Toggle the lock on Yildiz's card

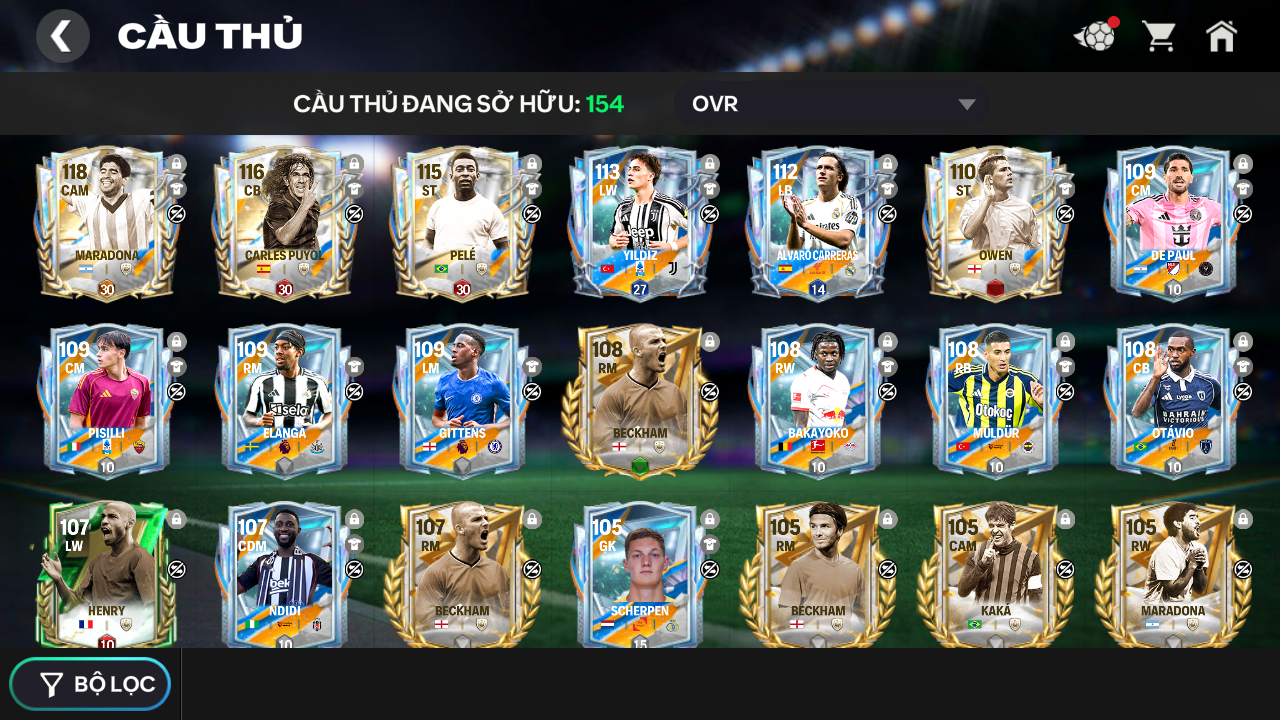(709, 164)
